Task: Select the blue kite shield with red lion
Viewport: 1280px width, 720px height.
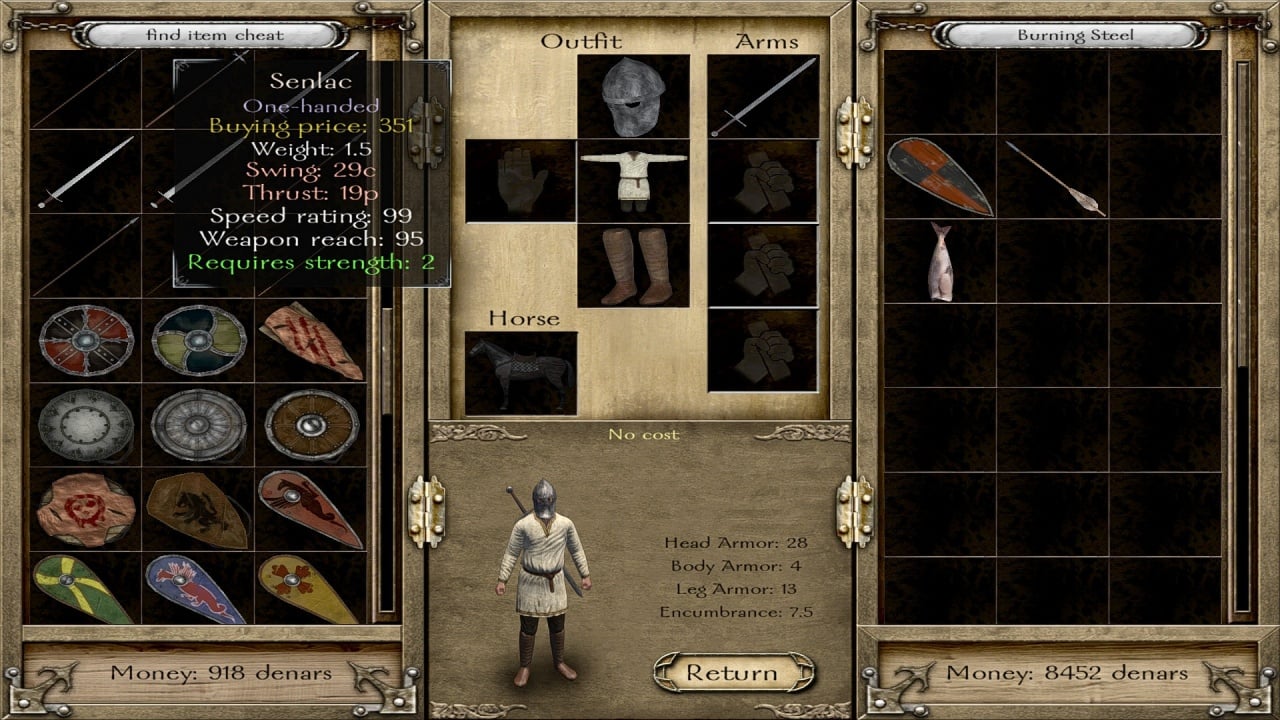Action: [198, 590]
